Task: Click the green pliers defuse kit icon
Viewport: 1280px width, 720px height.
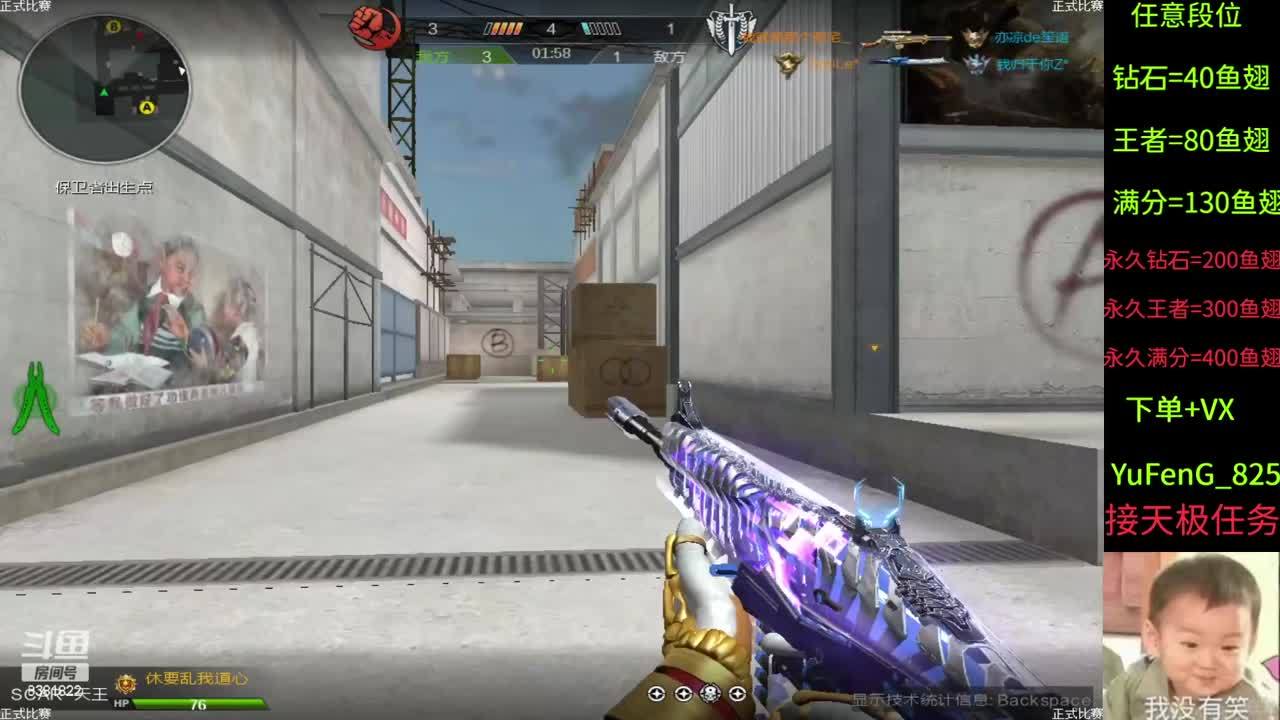Action: (x=34, y=398)
